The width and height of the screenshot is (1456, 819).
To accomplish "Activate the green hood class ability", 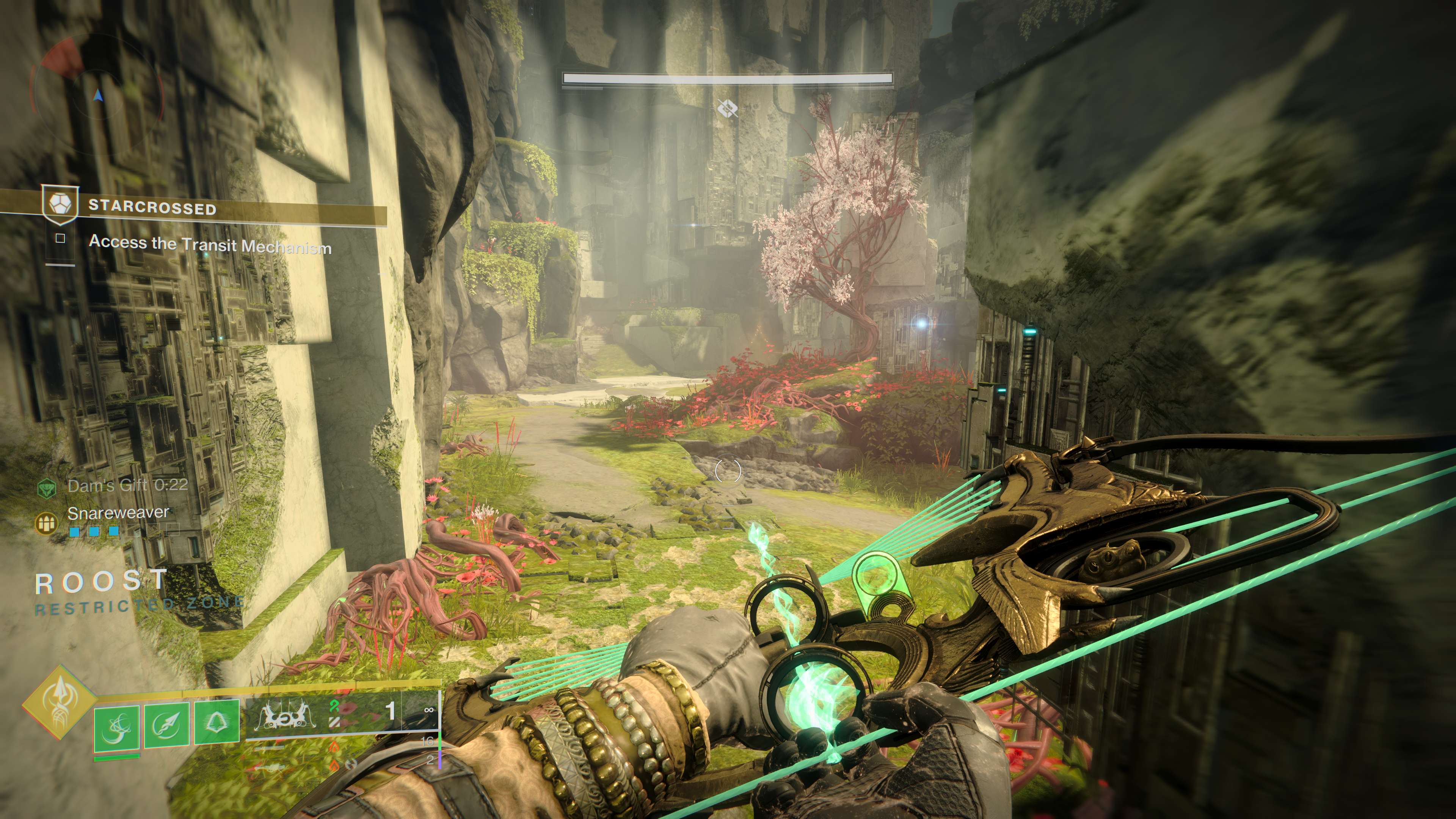I will point(216,722).
